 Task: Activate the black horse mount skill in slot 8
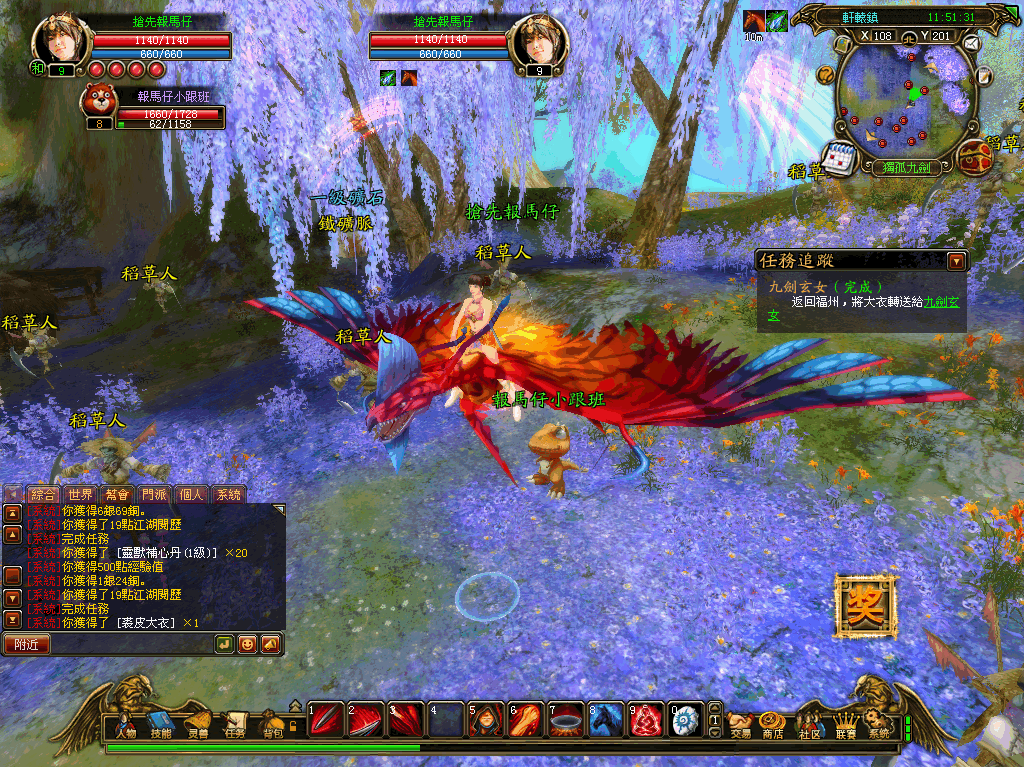pos(605,720)
